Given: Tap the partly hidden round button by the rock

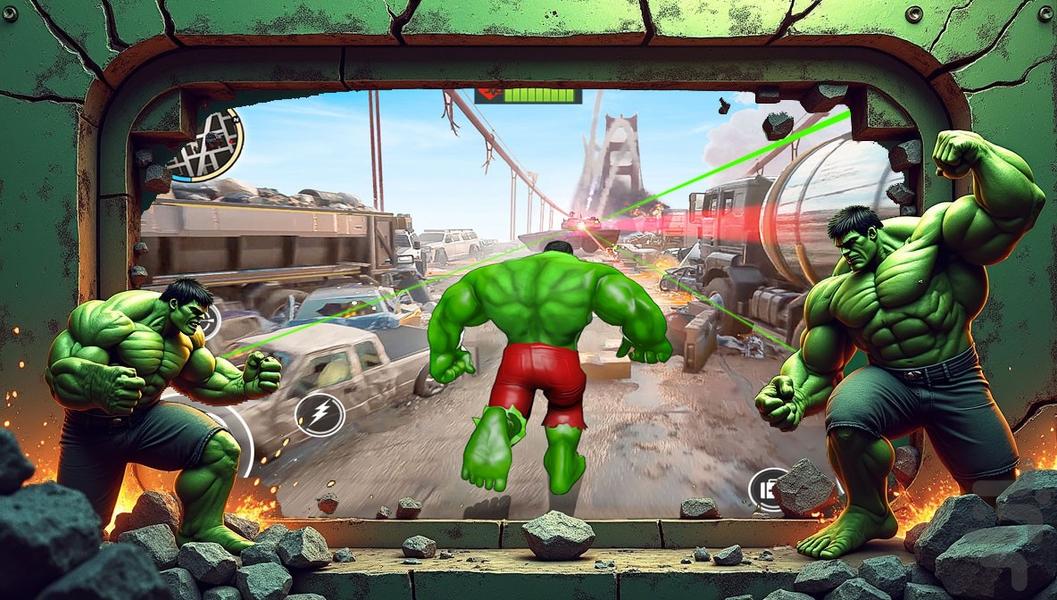Looking at the screenshot, I should coord(767,487).
